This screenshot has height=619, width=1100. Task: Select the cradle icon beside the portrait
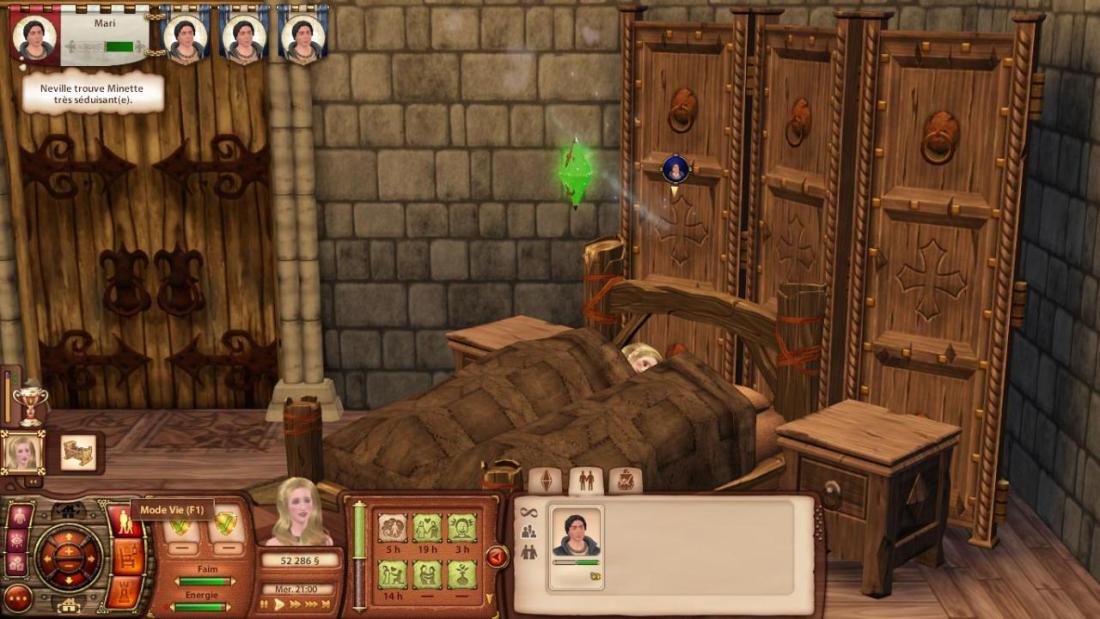78,452
